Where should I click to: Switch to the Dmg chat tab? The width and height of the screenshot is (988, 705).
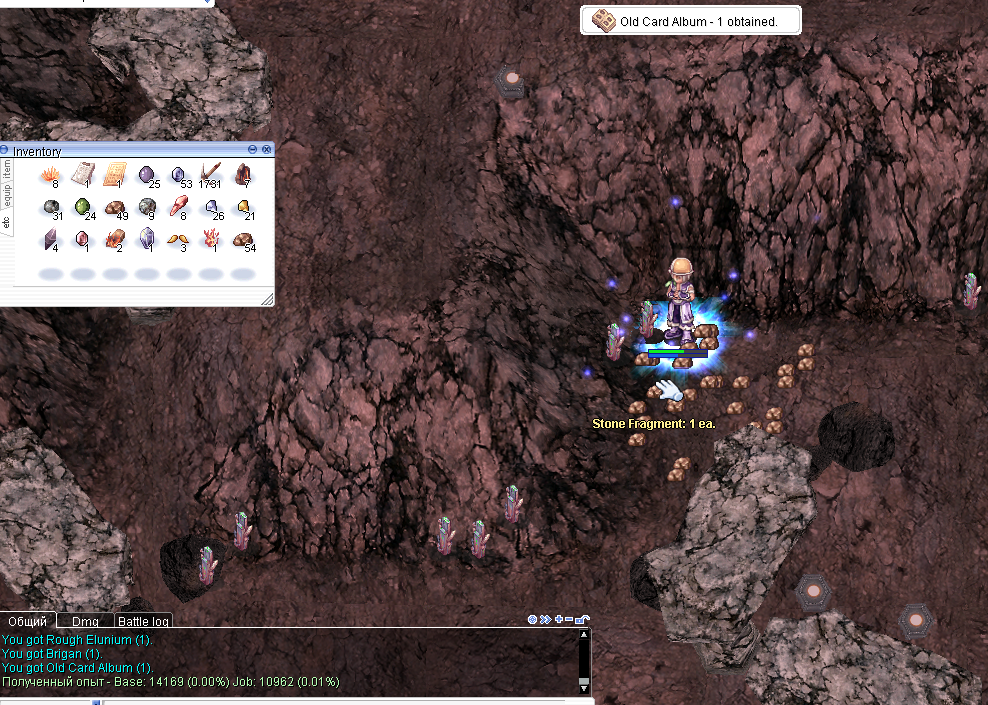[x=85, y=621]
